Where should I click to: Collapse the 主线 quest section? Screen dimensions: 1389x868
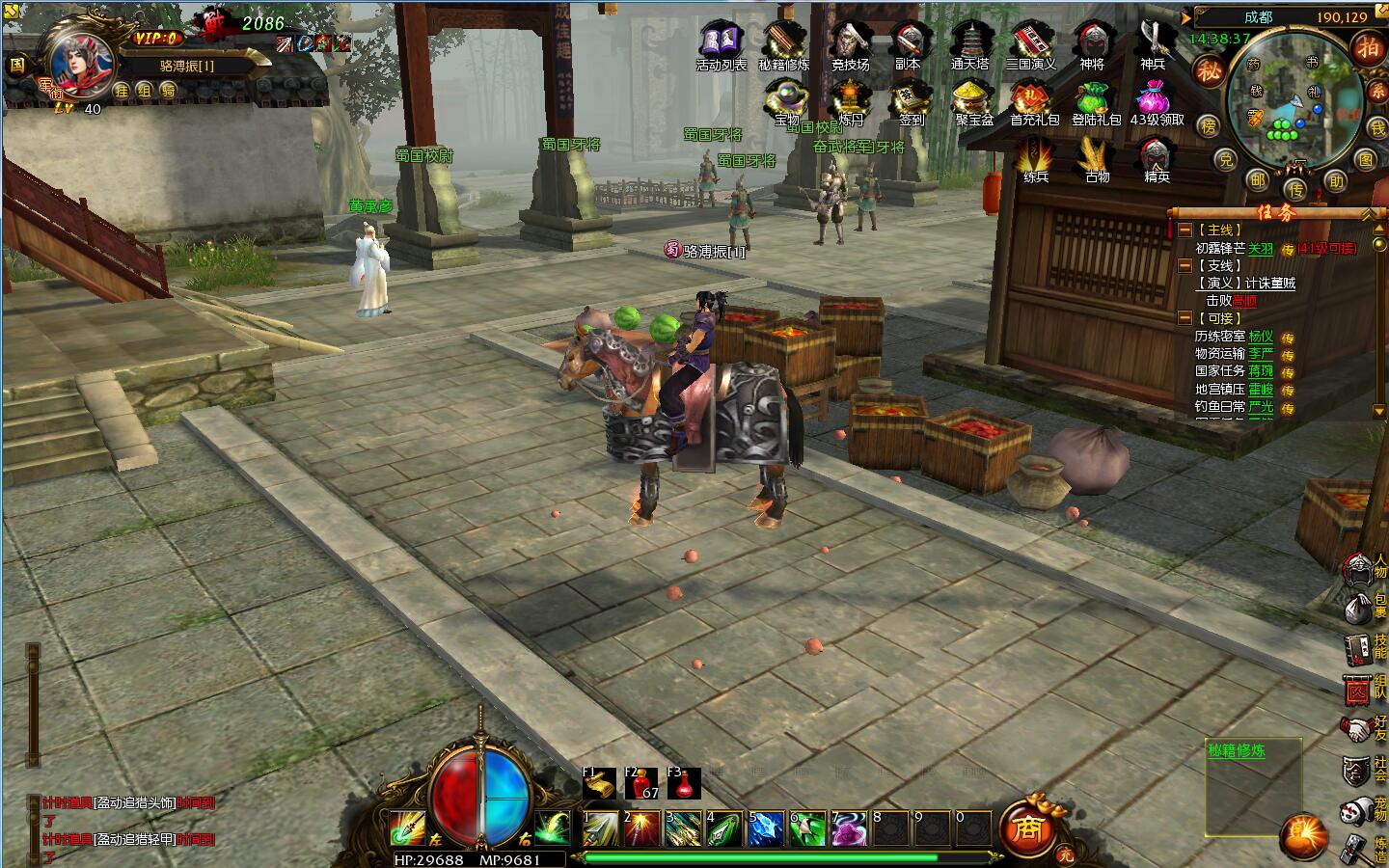[x=1185, y=231]
